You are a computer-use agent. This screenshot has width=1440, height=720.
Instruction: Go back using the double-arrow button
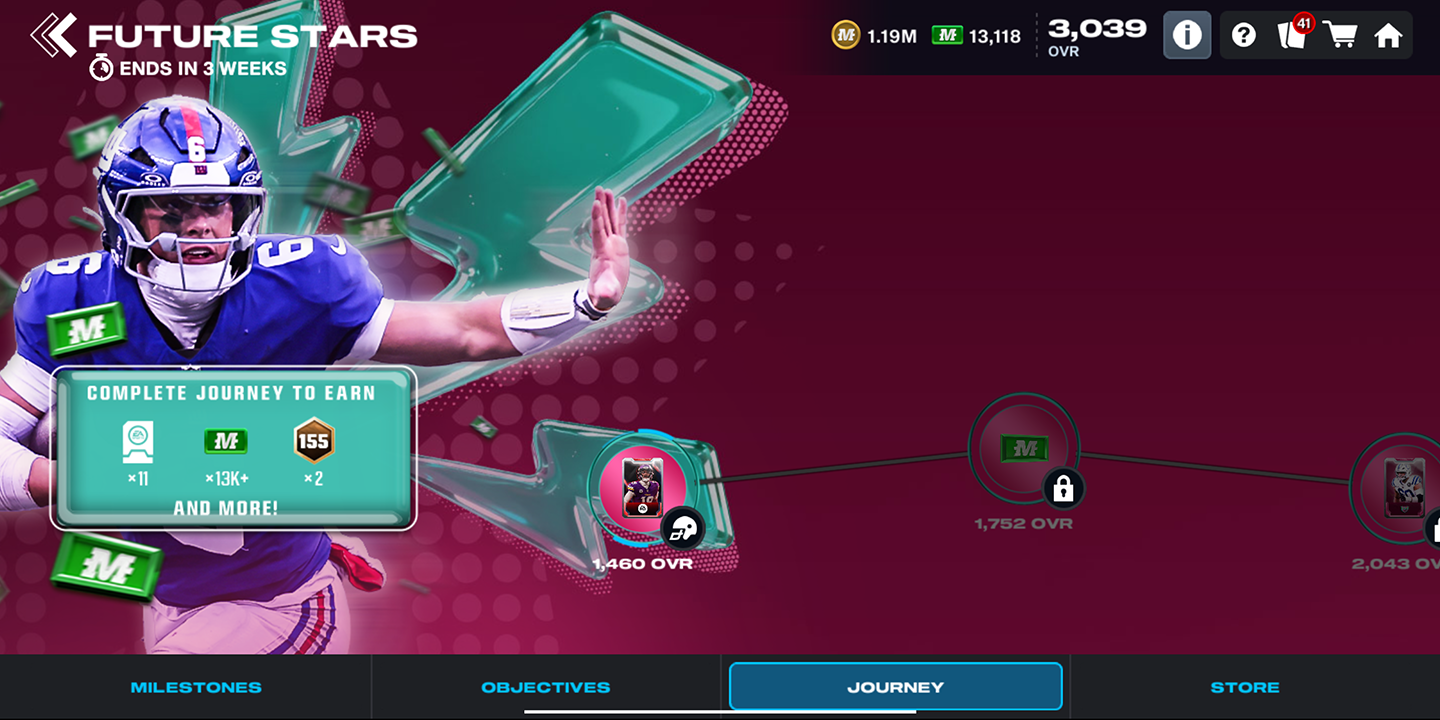click(53, 36)
